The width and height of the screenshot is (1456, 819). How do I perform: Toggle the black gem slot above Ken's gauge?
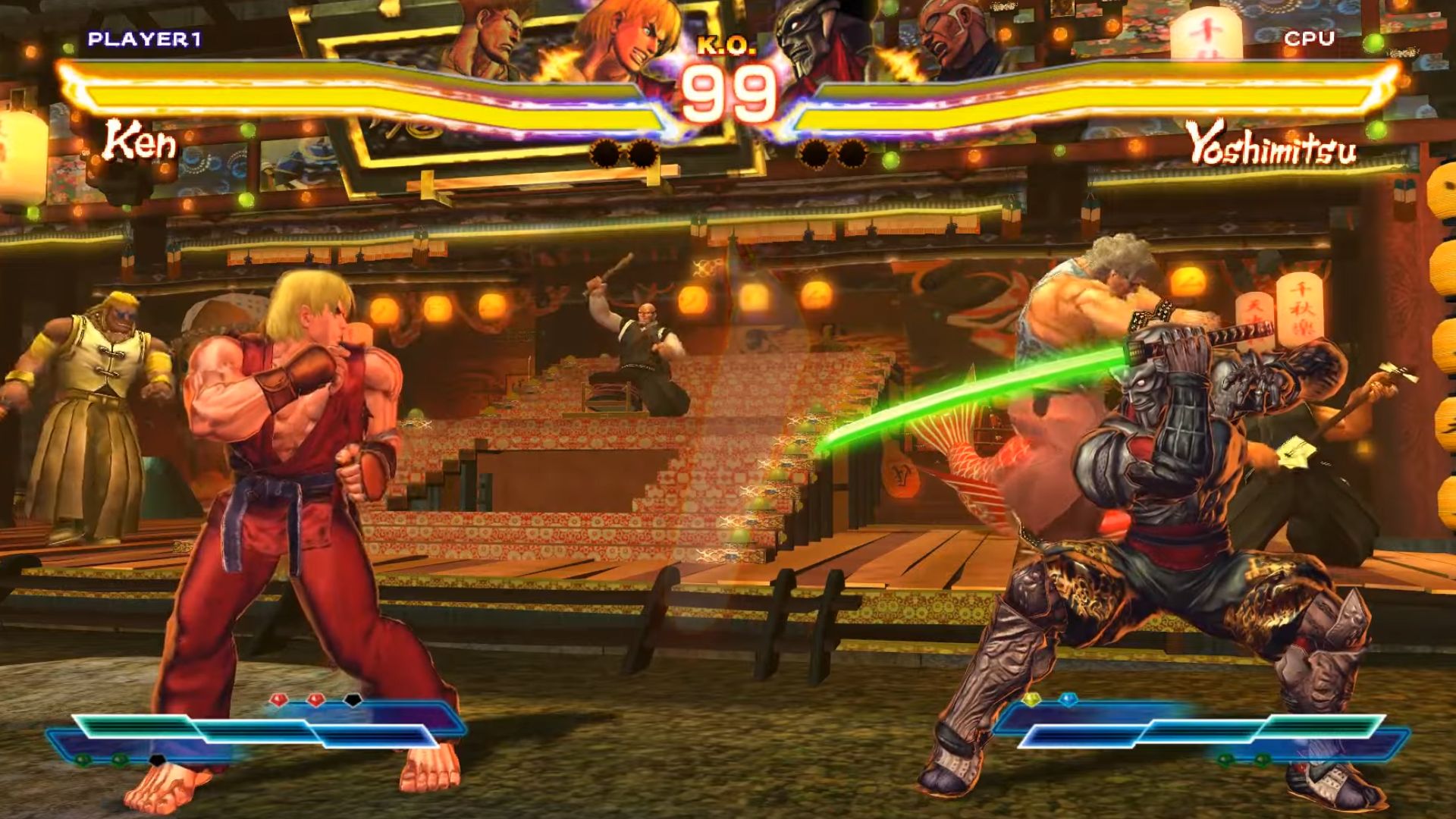[353, 699]
